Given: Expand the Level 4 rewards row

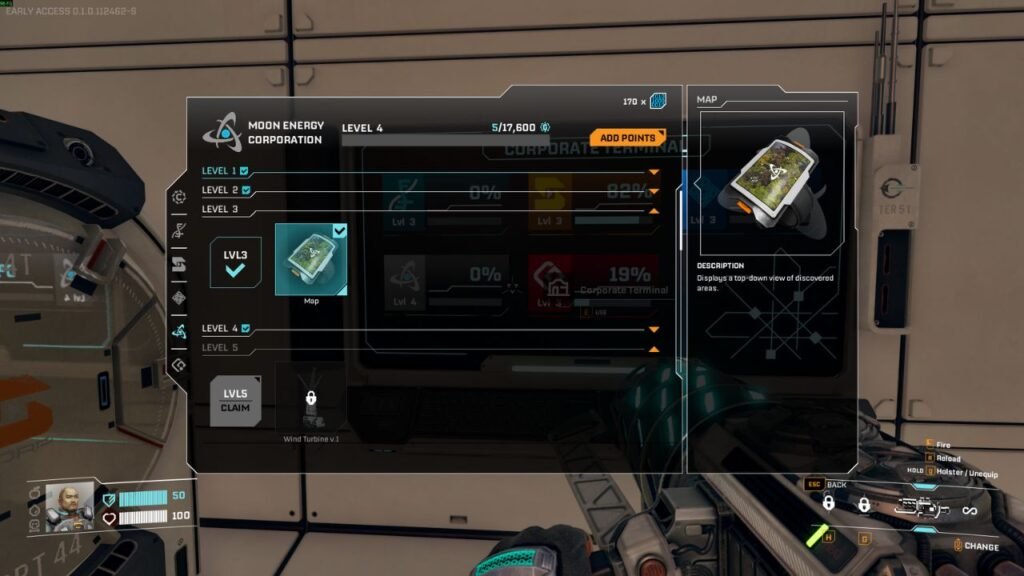Looking at the screenshot, I should pyautogui.click(x=653, y=329).
